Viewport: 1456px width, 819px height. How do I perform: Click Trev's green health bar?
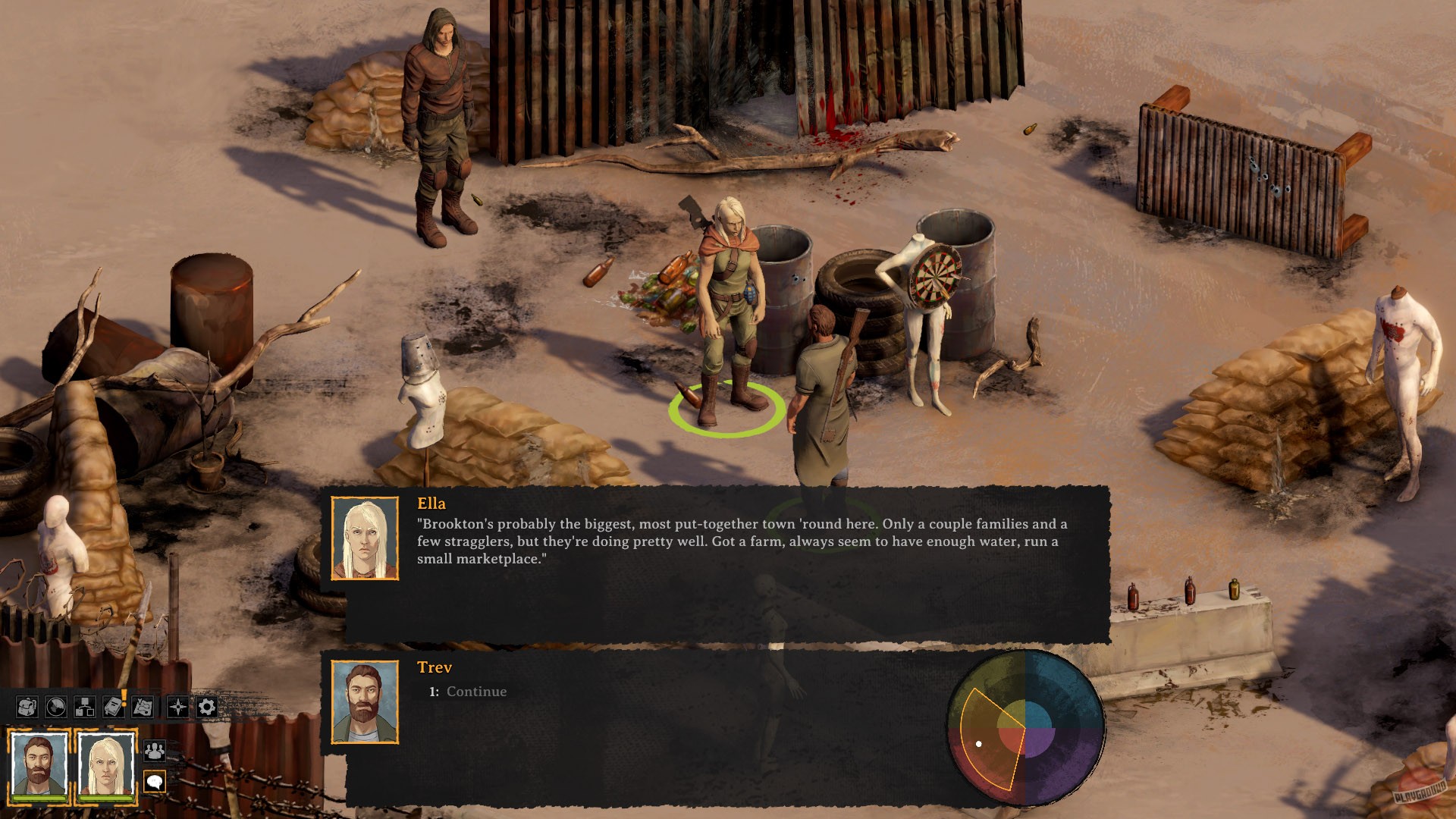[x=39, y=799]
